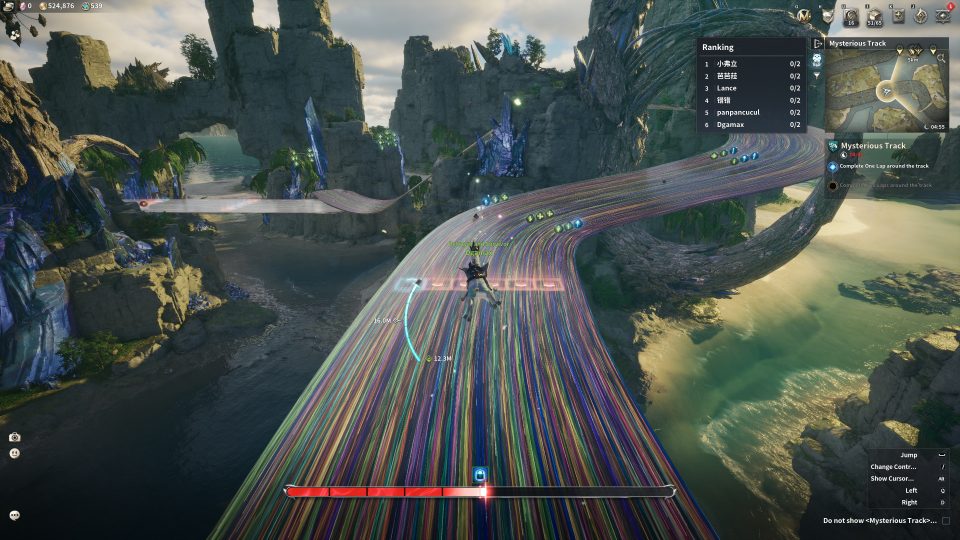Toggle the filter funnel beside the minimap
Image resolution: width=960 pixels, height=540 pixels.
[817, 72]
